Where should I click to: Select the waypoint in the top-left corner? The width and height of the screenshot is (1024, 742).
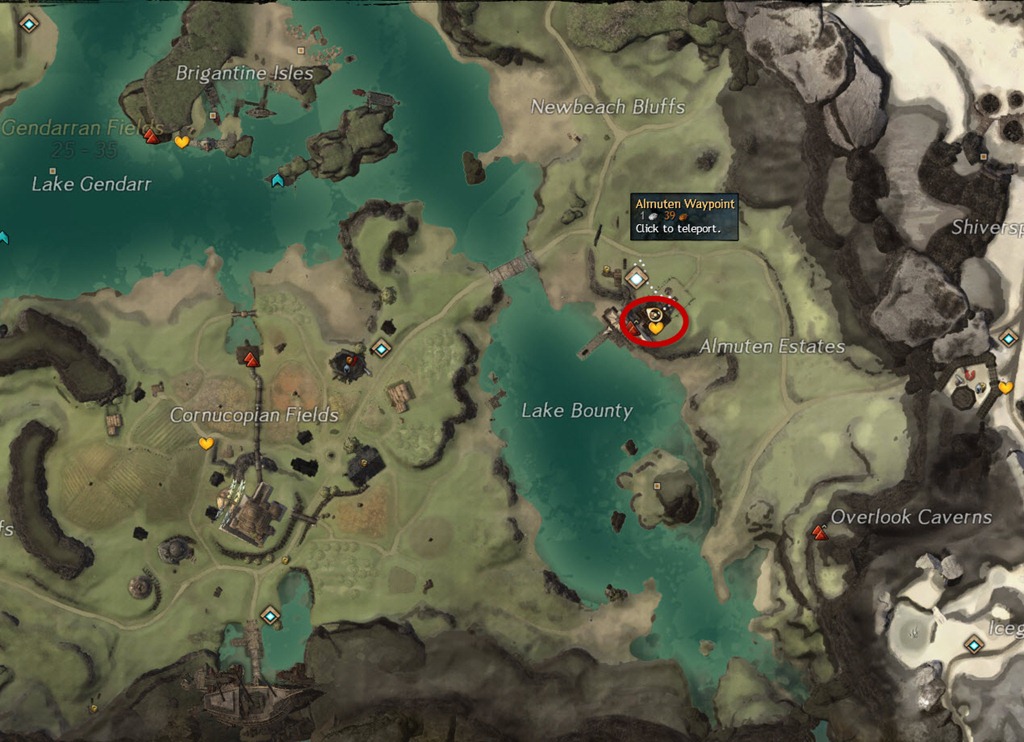point(28,22)
